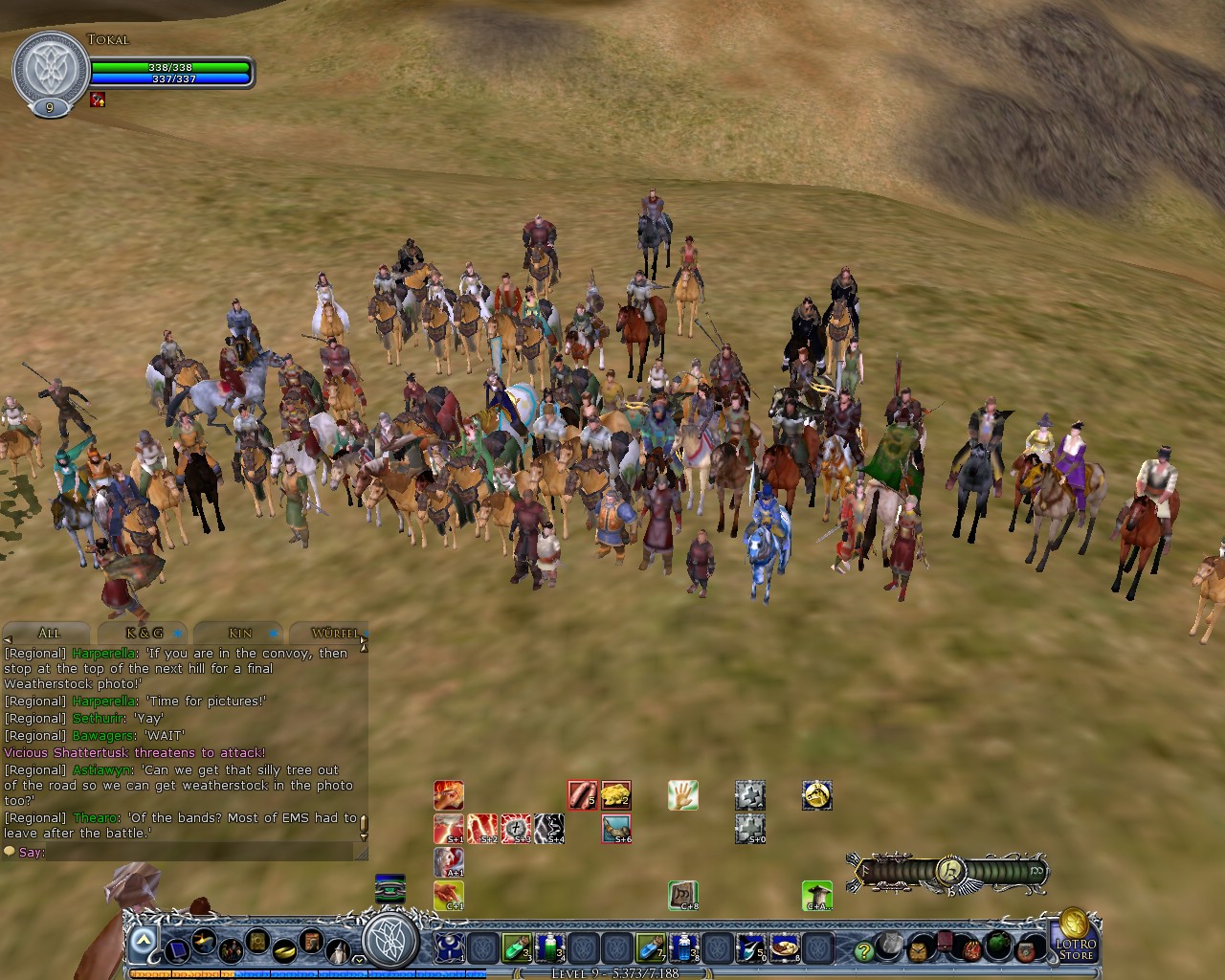This screenshot has height=980, width=1225.
Task: Eat the sausage food item in the quickslot
Action: (581, 794)
